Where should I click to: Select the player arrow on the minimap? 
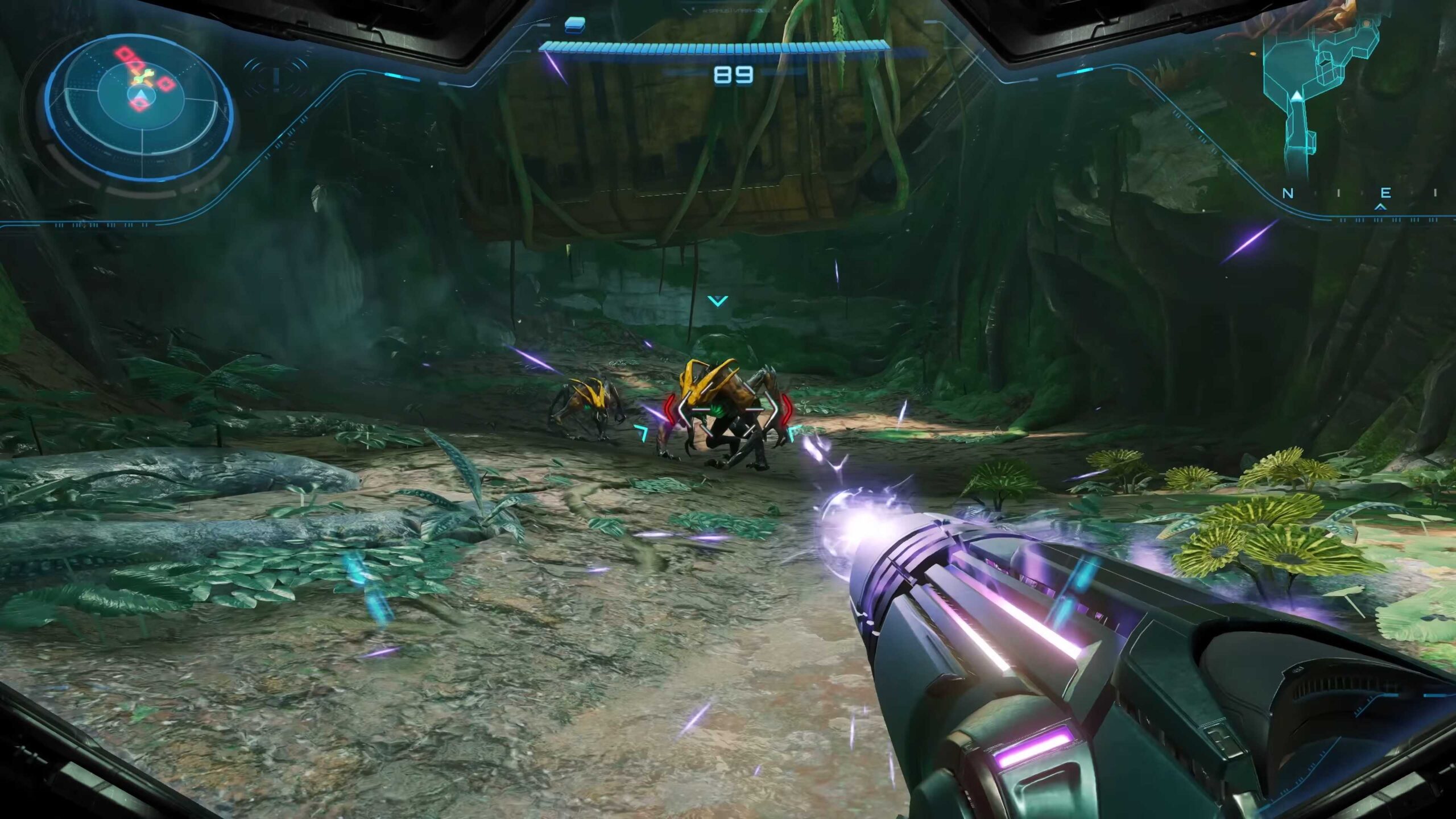[x=1297, y=96]
